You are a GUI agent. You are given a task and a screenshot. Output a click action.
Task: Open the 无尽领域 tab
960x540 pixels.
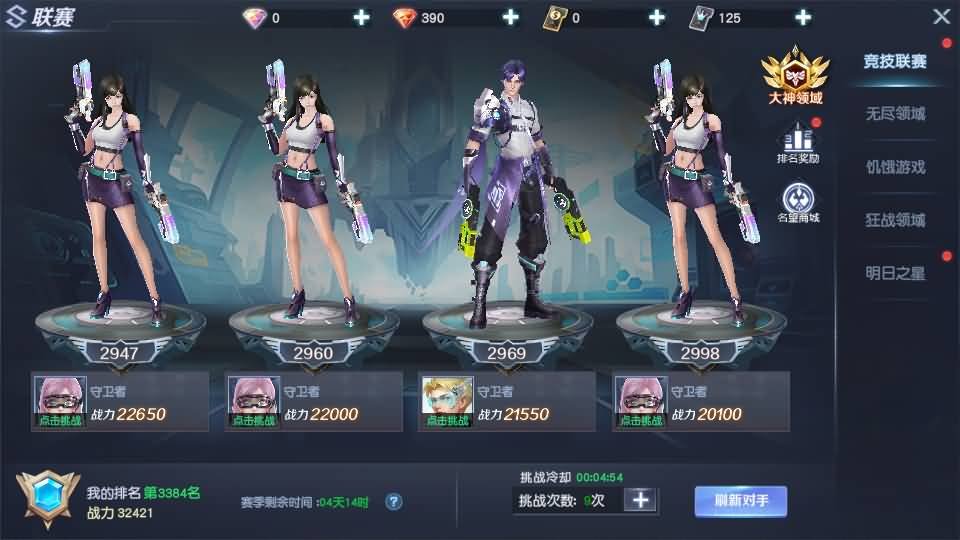tap(895, 114)
